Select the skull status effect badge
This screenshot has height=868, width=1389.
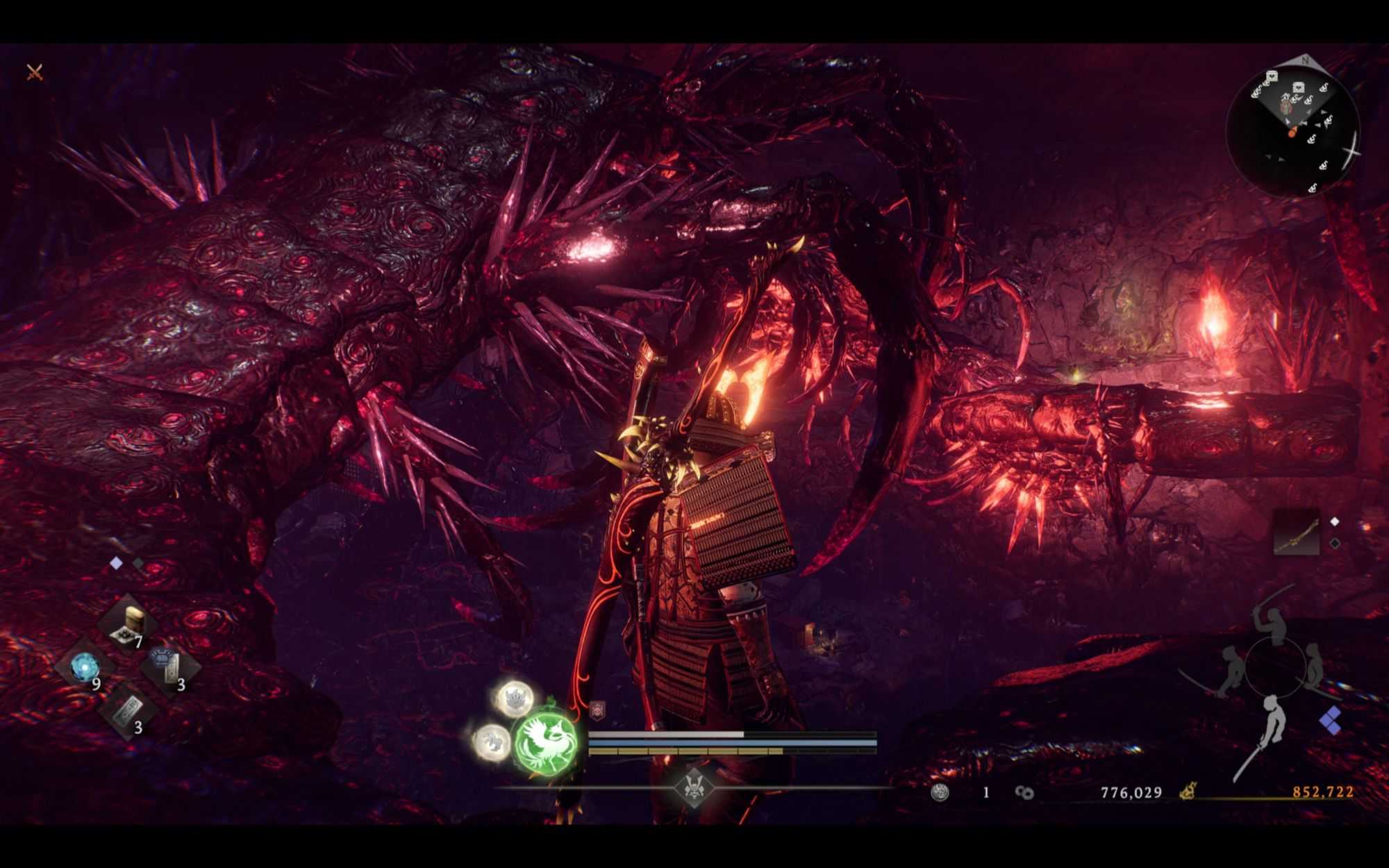[597, 710]
